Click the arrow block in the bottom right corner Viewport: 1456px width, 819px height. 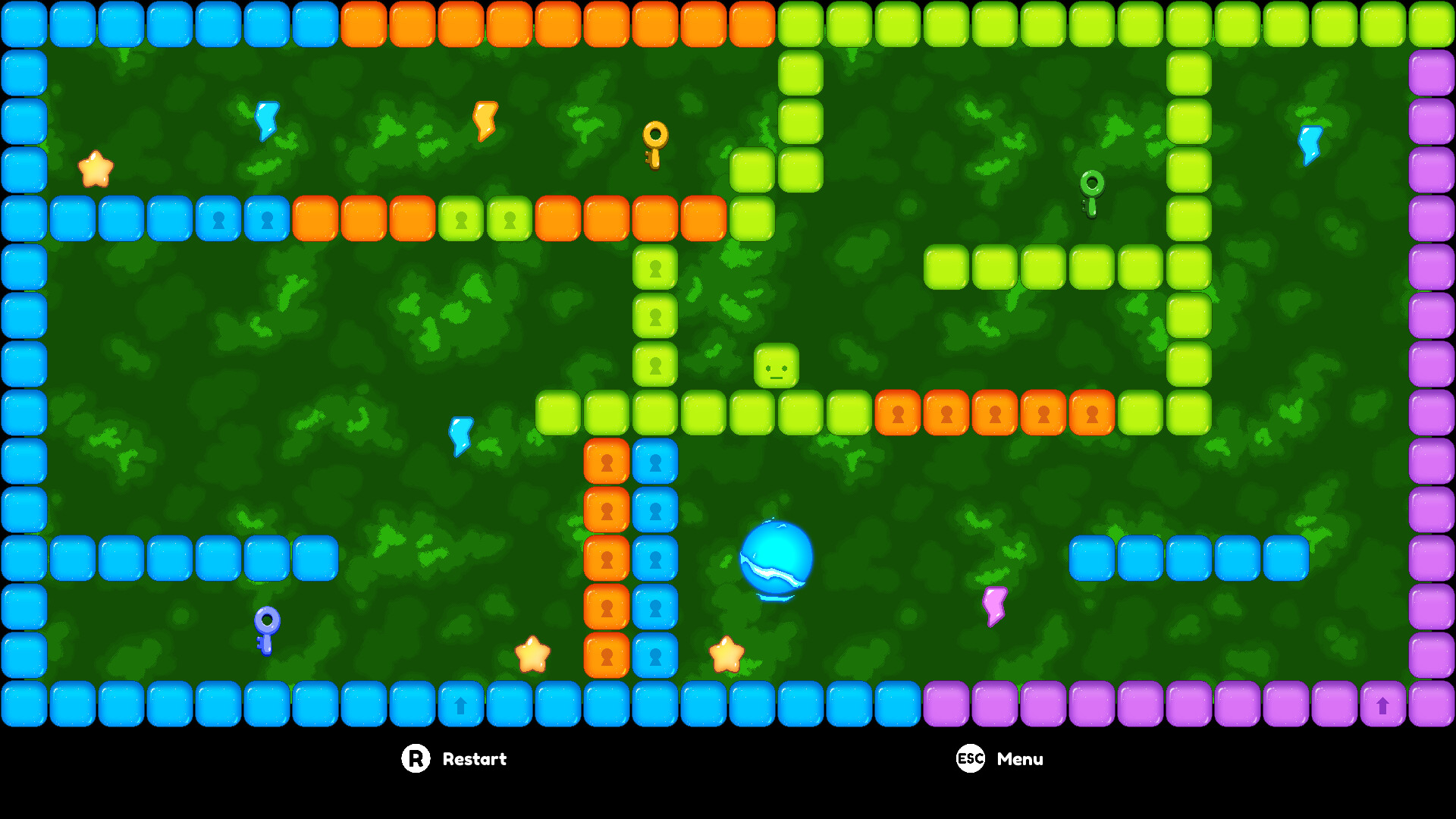click(x=1381, y=704)
